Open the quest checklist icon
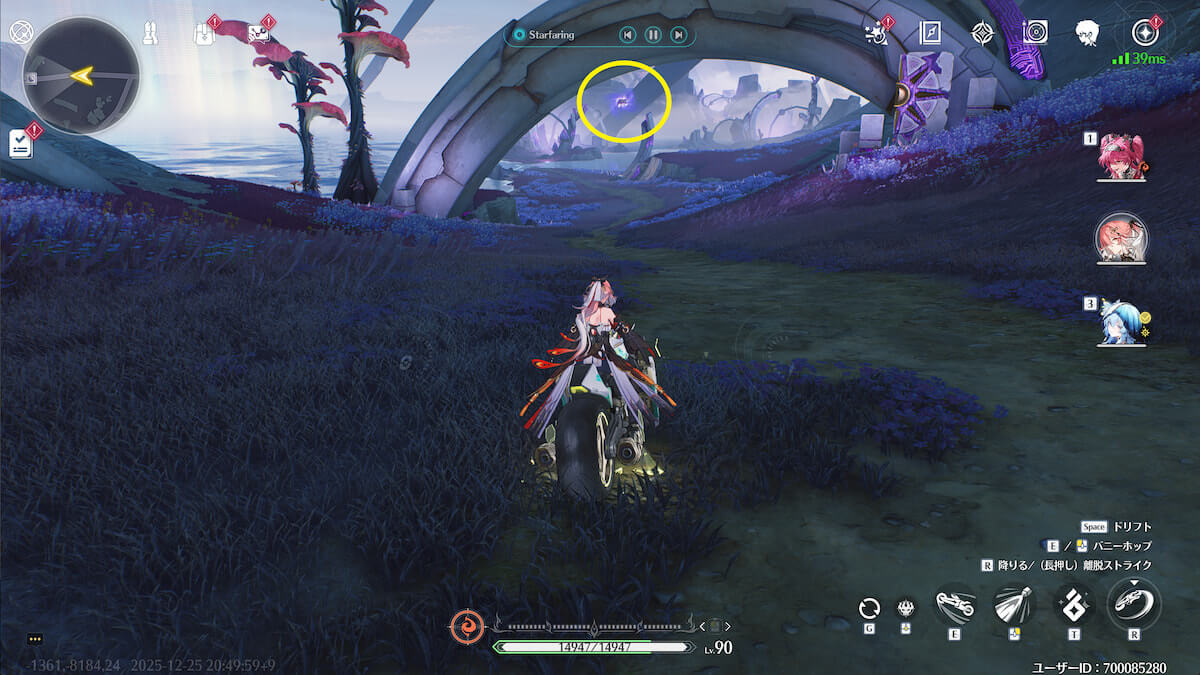 click(x=20, y=143)
